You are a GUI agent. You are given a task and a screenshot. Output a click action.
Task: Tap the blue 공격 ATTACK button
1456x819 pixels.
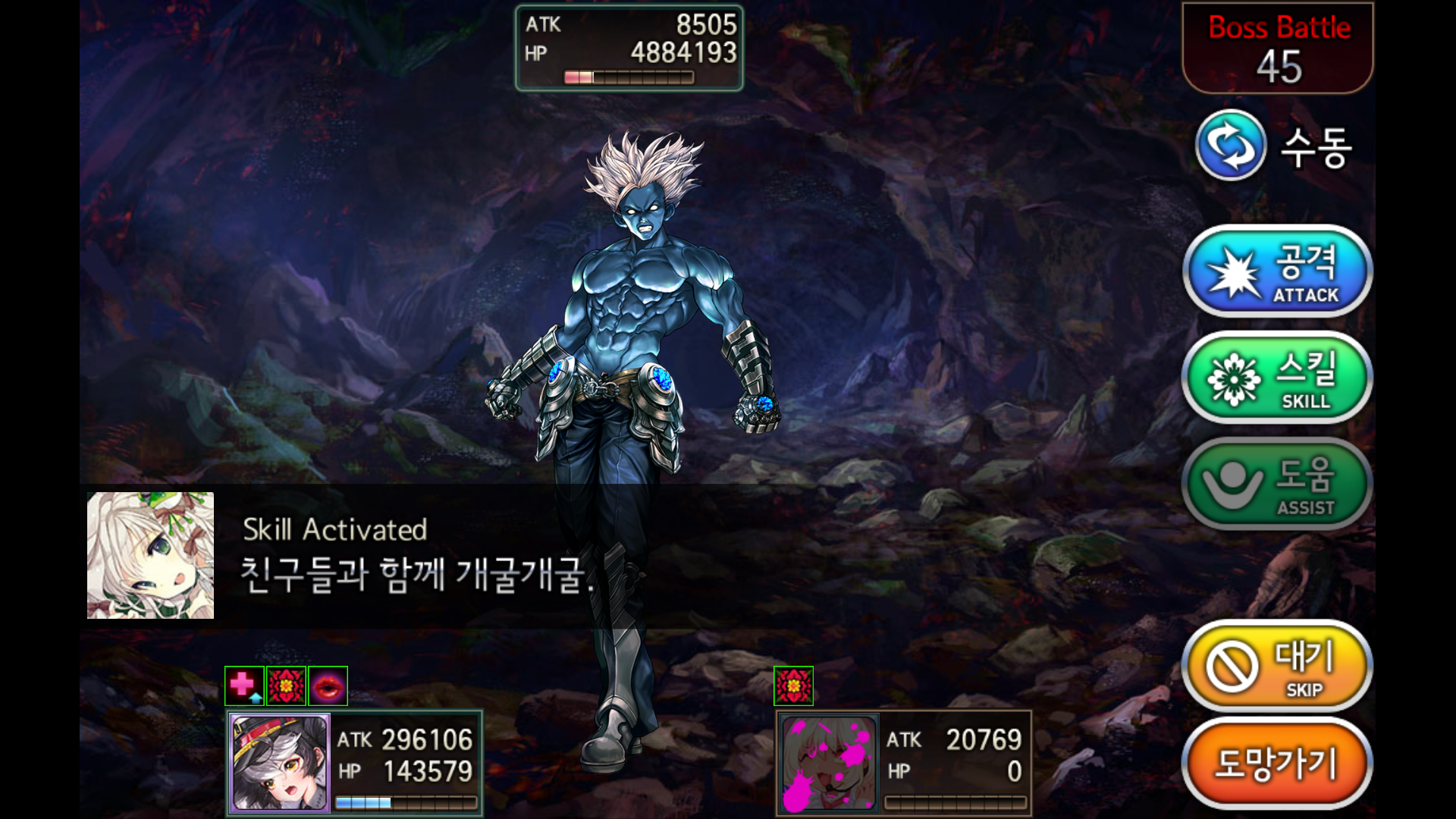coord(1277,271)
